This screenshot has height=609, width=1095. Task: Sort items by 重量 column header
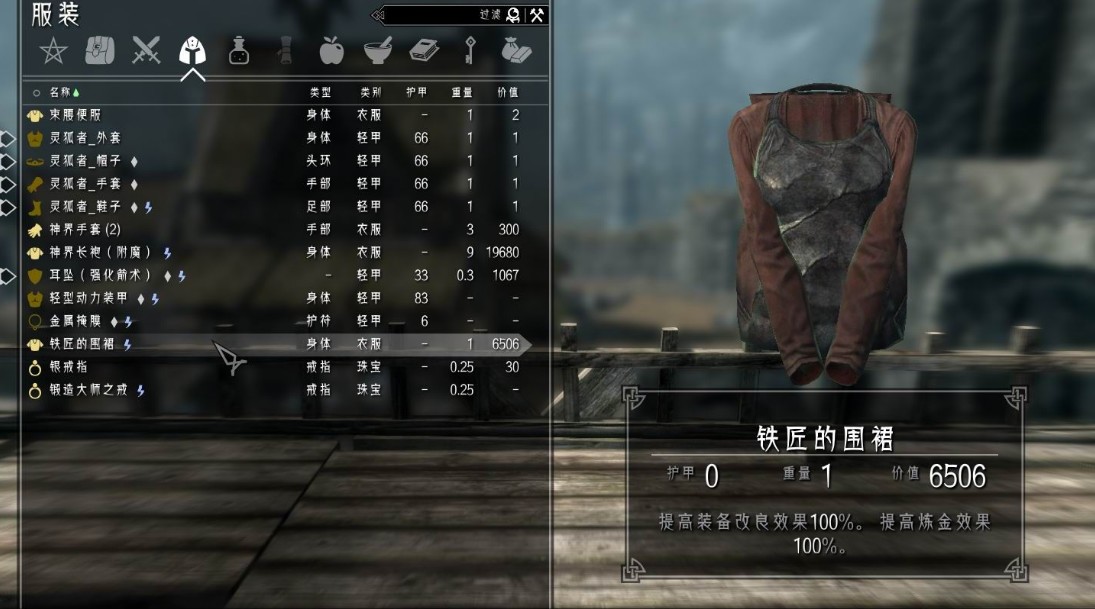[x=462, y=92]
